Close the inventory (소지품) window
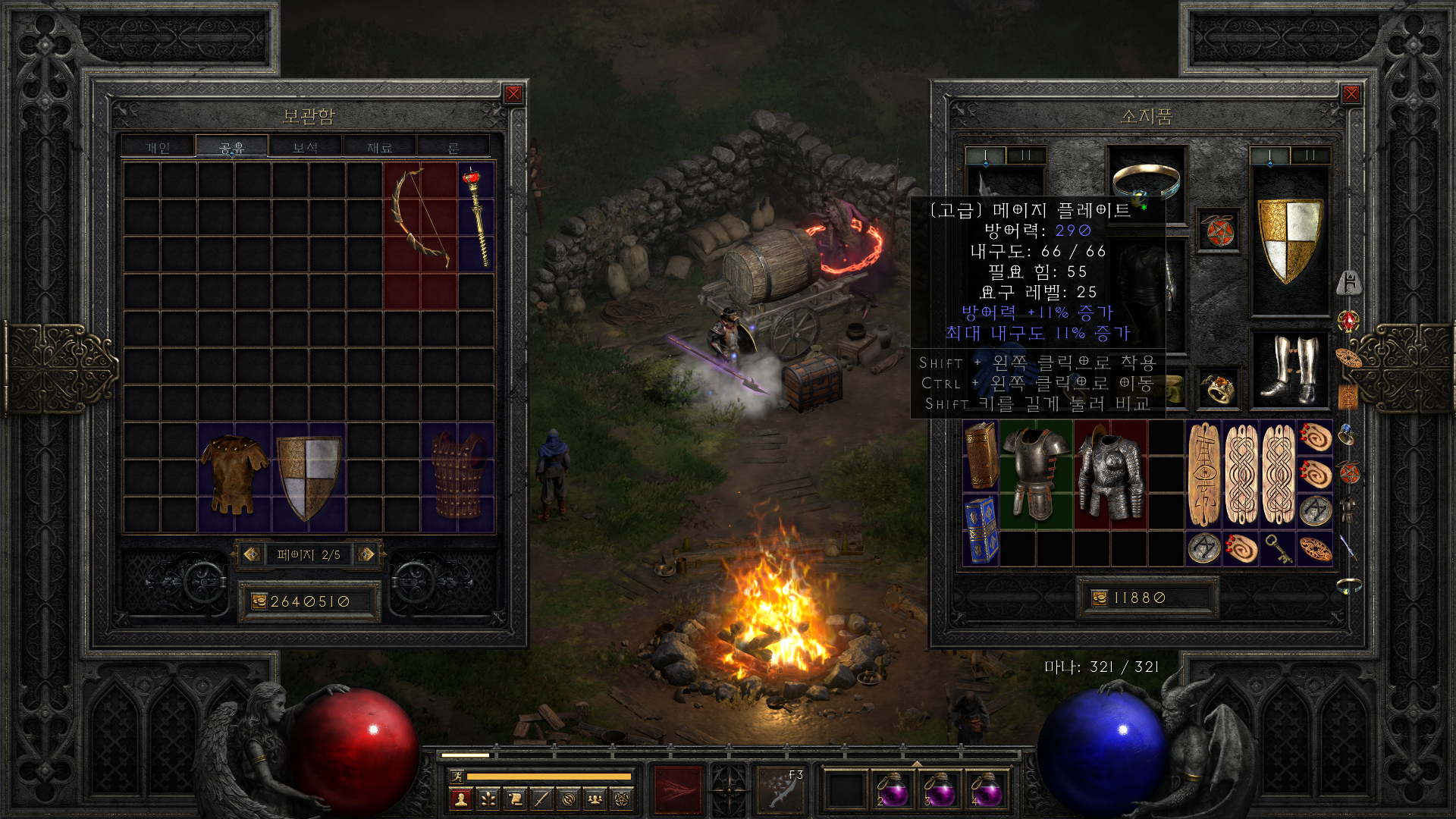 [1351, 94]
